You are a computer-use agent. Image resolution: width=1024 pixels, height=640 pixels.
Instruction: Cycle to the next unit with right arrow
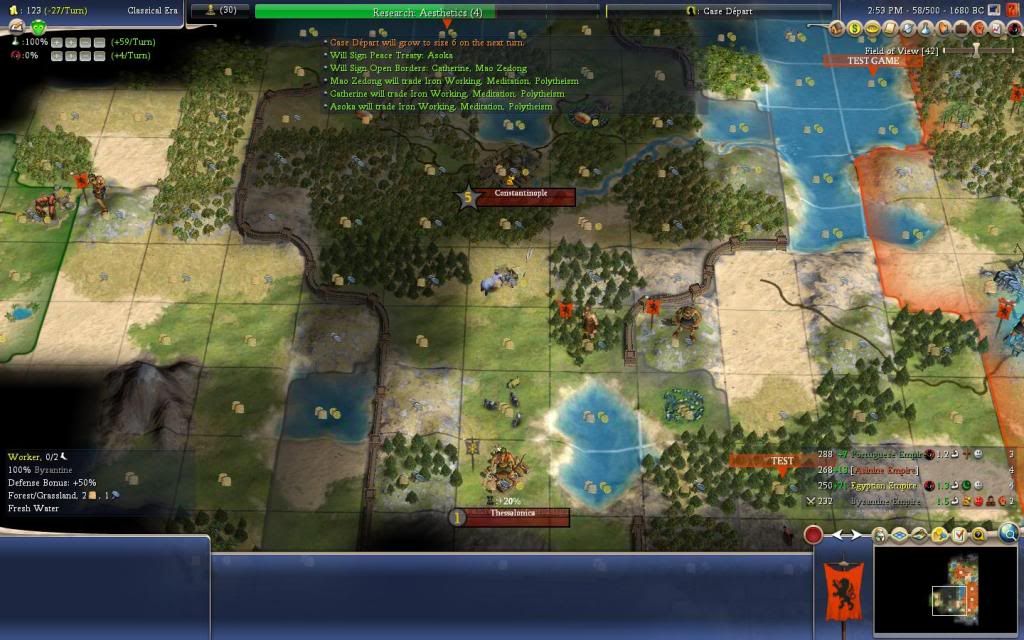click(857, 535)
